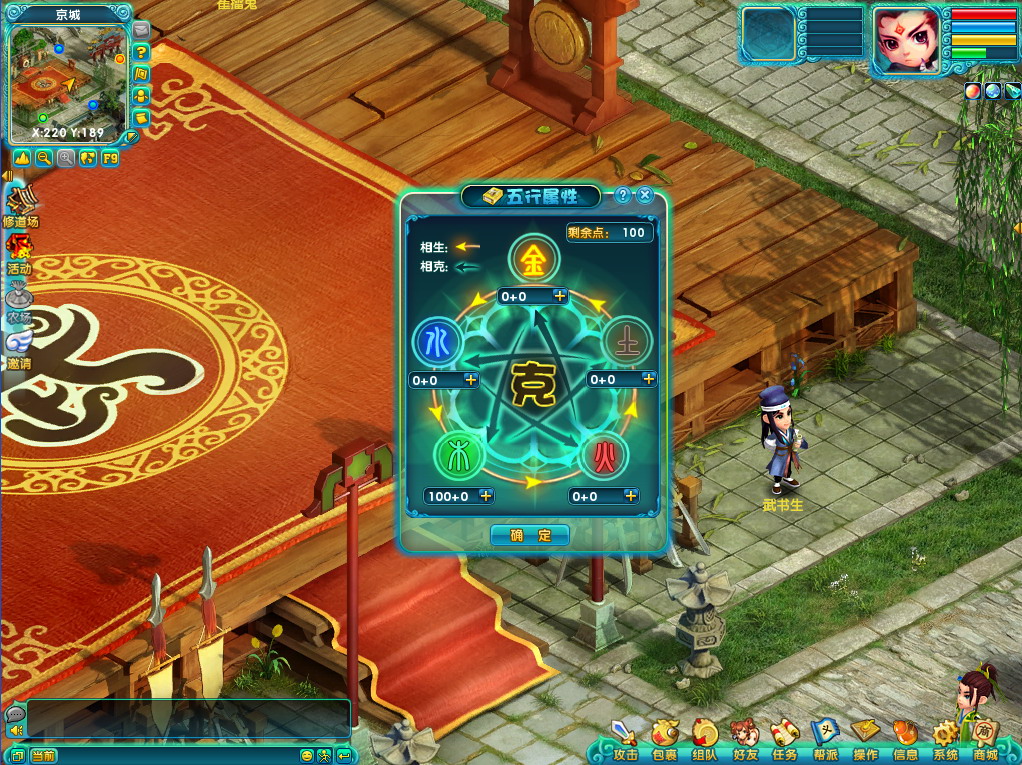
Task: Open the 帮派 guild panel
Action: click(825, 737)
